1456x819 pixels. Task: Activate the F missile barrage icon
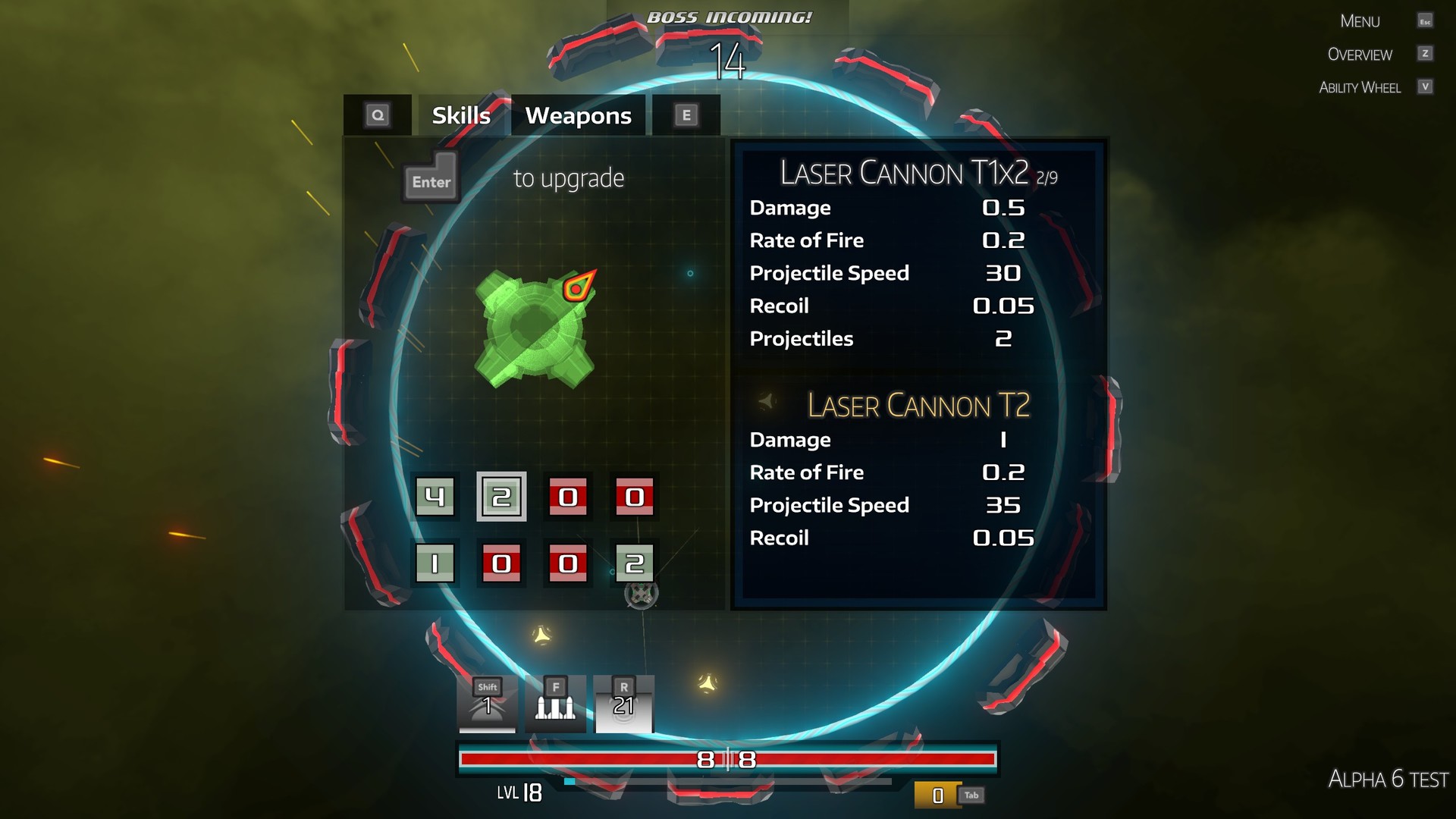pyautogui.click(x=556, y=705)
